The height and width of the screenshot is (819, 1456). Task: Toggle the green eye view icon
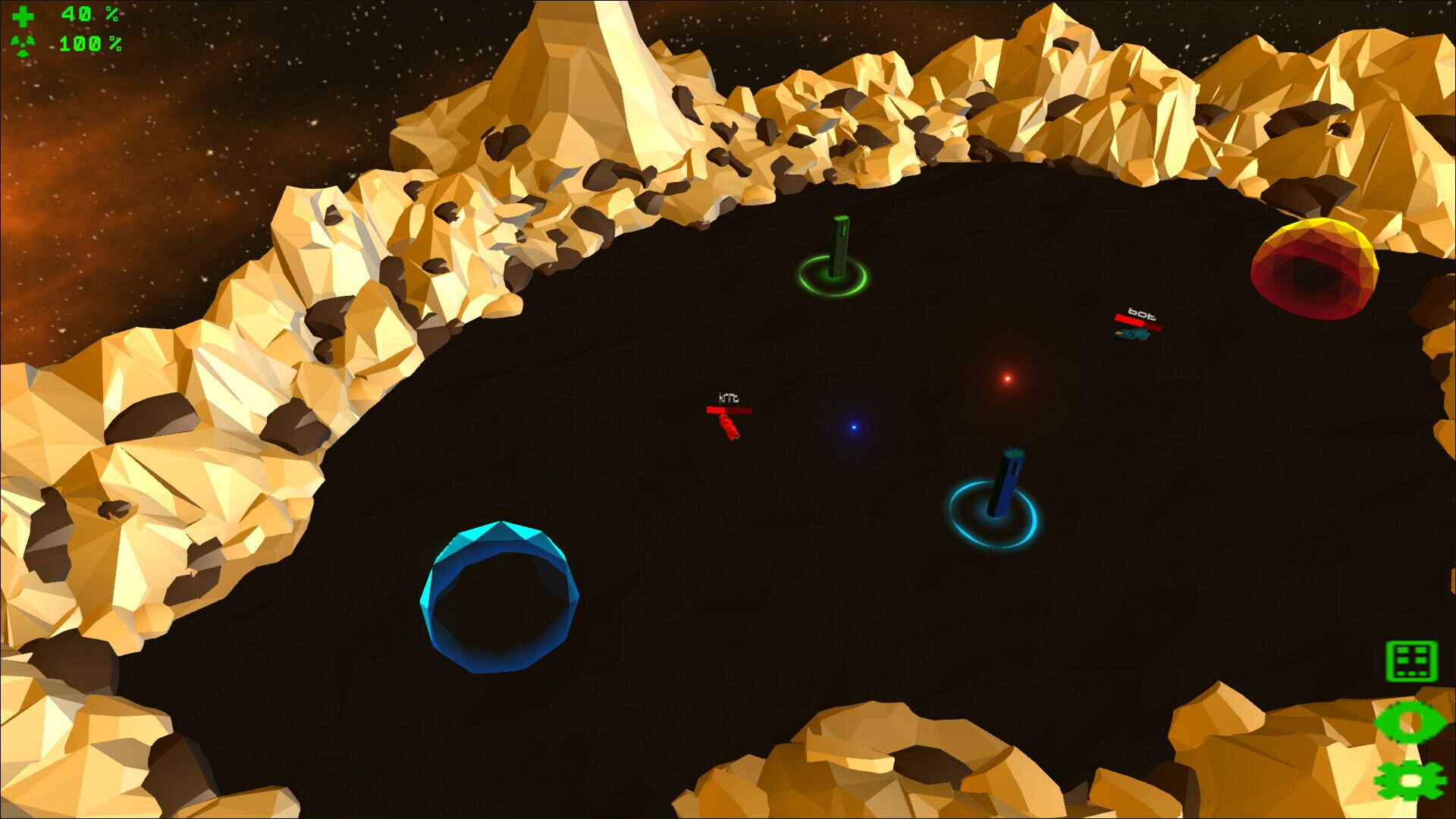pos(1410,722)
